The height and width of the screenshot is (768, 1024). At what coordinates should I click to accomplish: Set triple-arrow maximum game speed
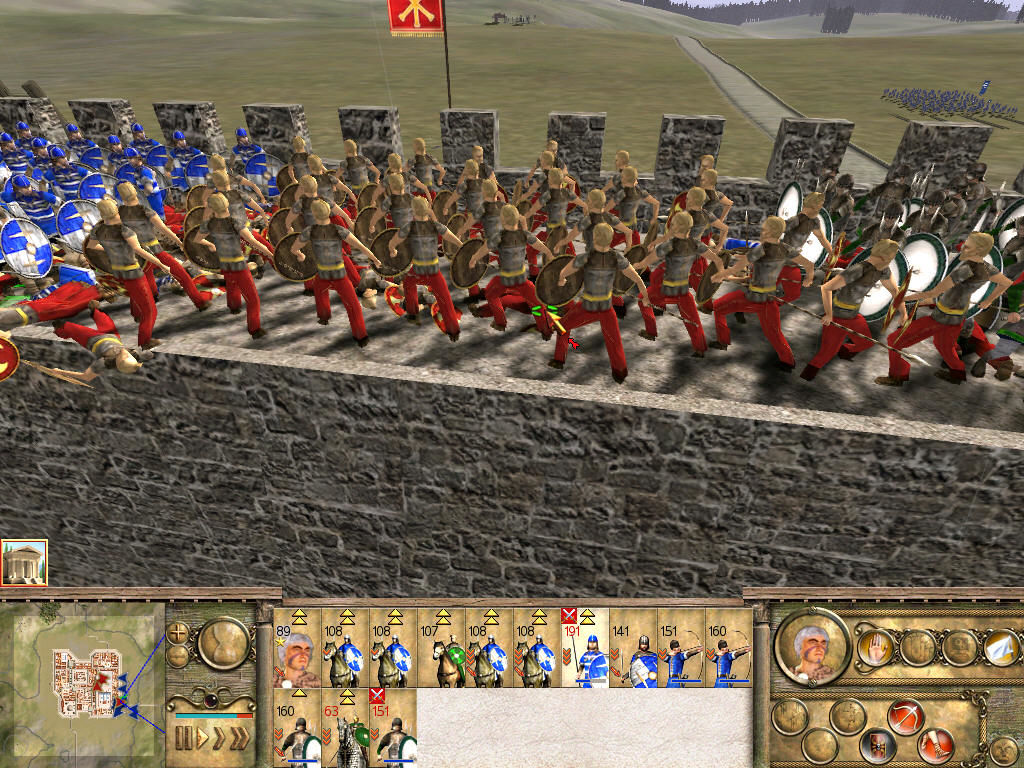coord(240,738)
